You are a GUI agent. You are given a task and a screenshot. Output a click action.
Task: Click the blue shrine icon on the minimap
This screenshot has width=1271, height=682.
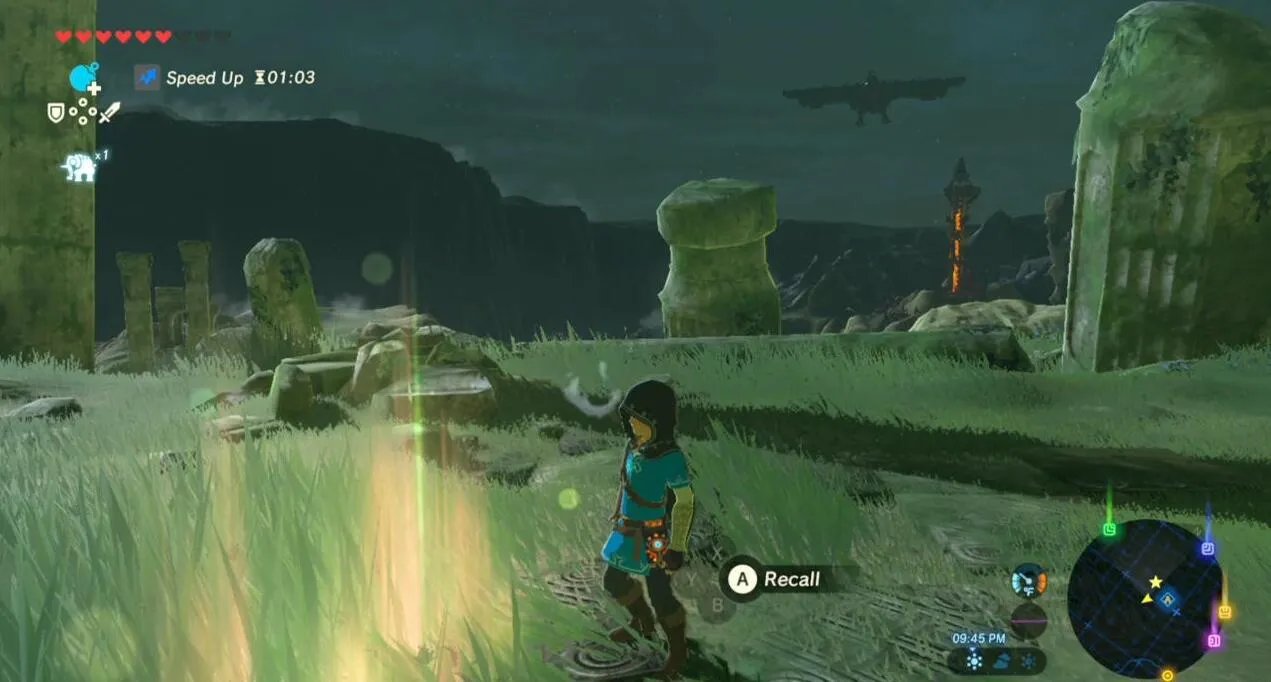point(1169,598)
